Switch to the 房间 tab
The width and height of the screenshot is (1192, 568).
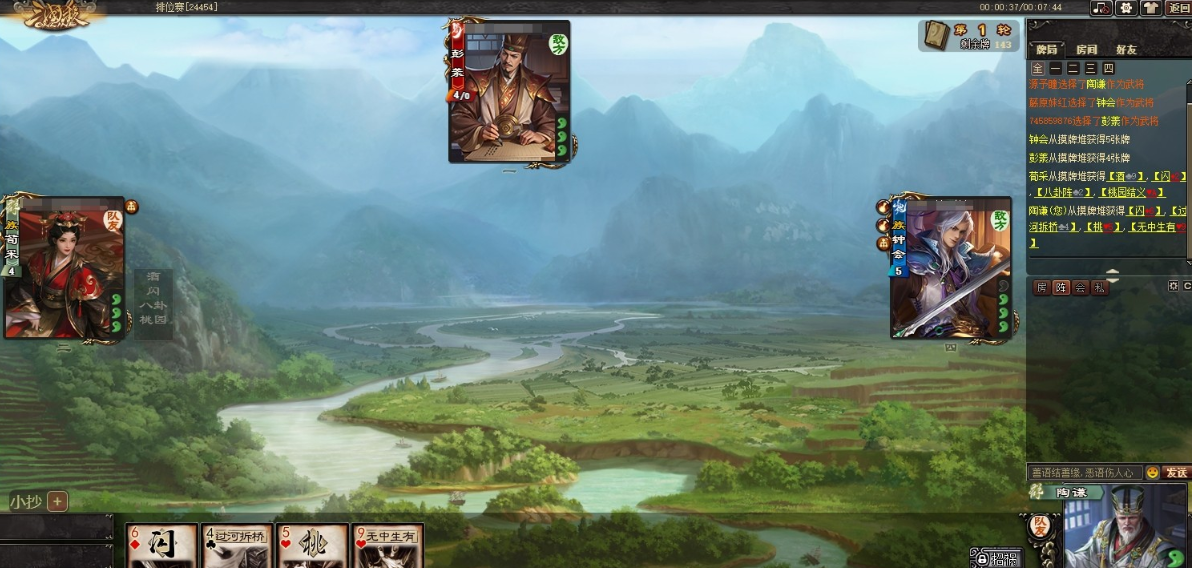click(x=1087, y=49)
